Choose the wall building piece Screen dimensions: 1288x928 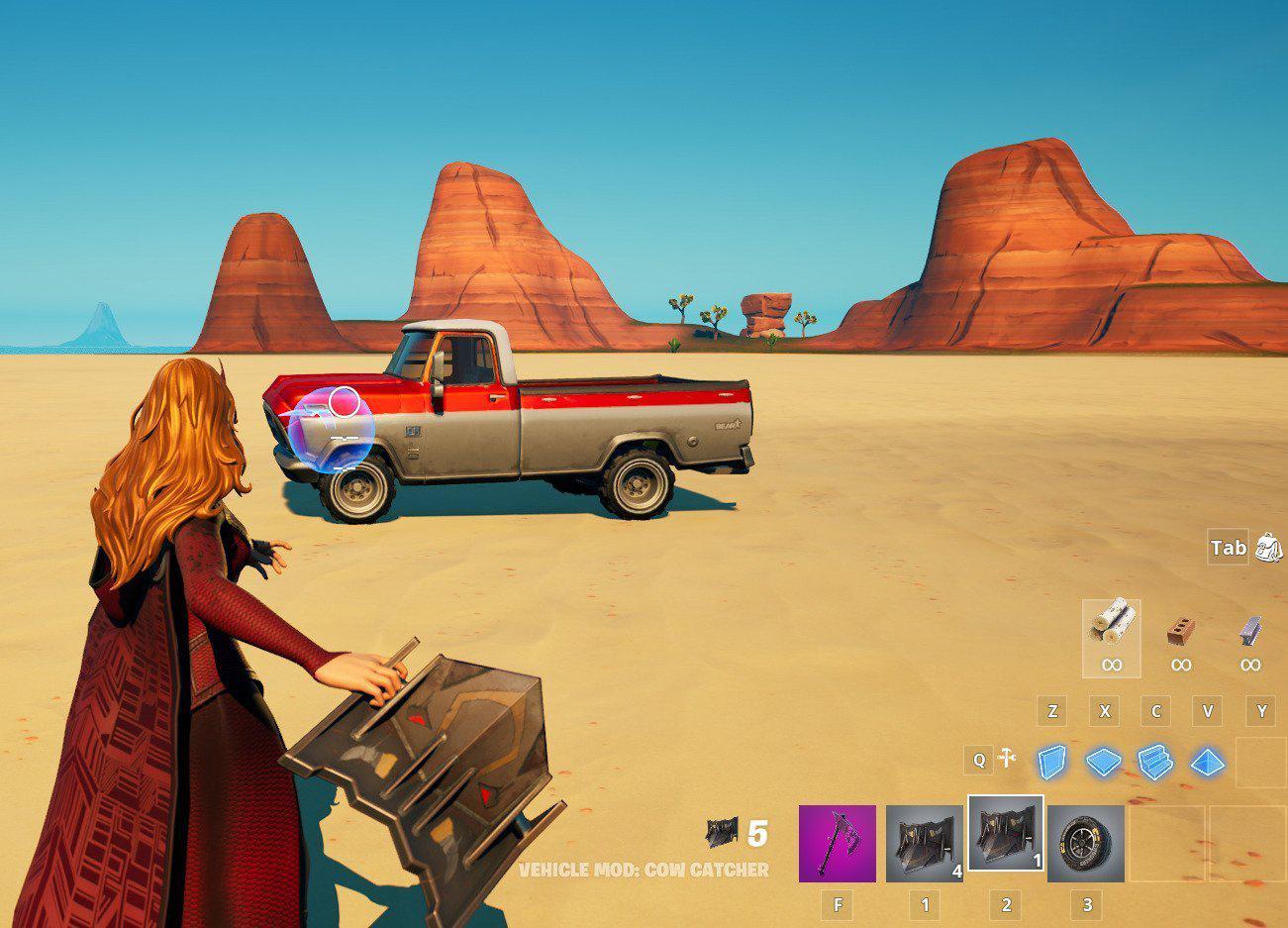(x=1053, y=763)
